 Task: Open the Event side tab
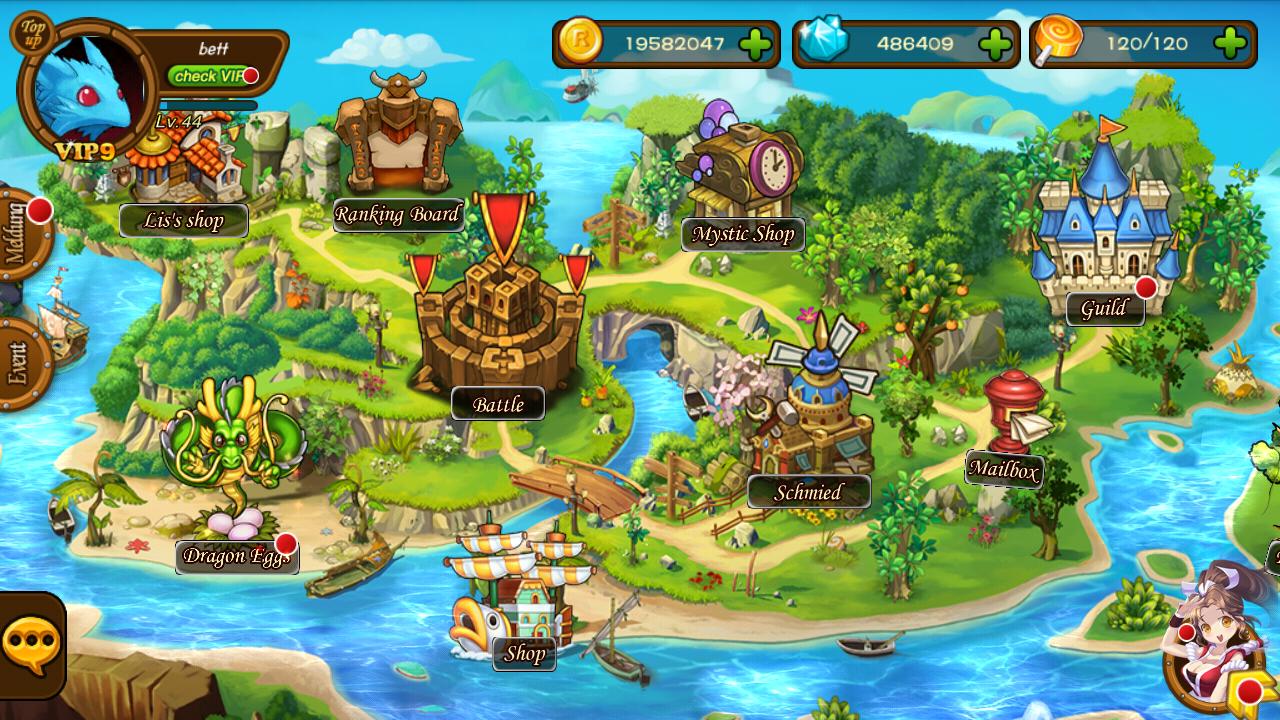click(x=20, y=362)
